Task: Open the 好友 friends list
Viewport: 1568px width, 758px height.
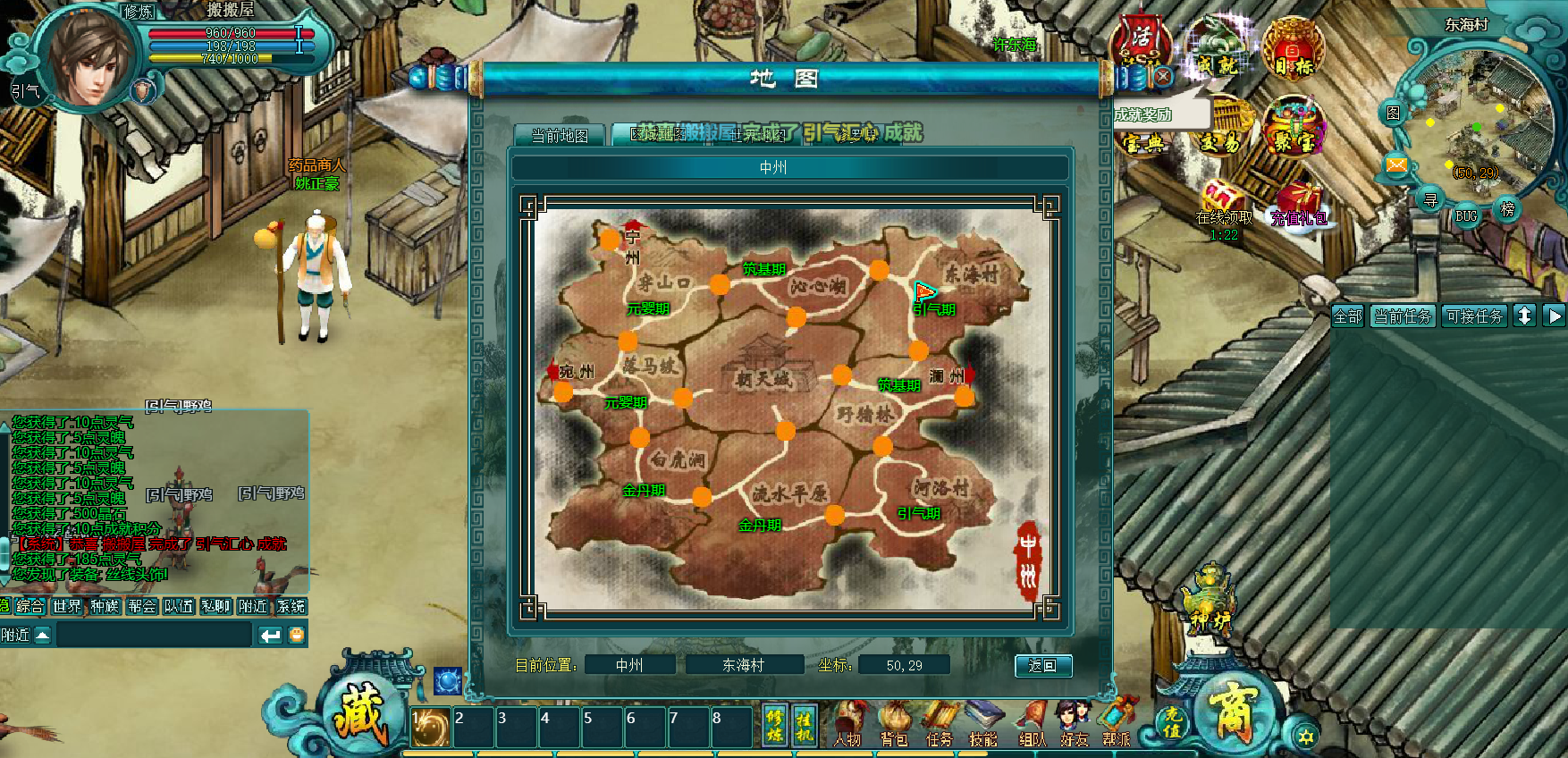Action: click(x=1075, y=725)
